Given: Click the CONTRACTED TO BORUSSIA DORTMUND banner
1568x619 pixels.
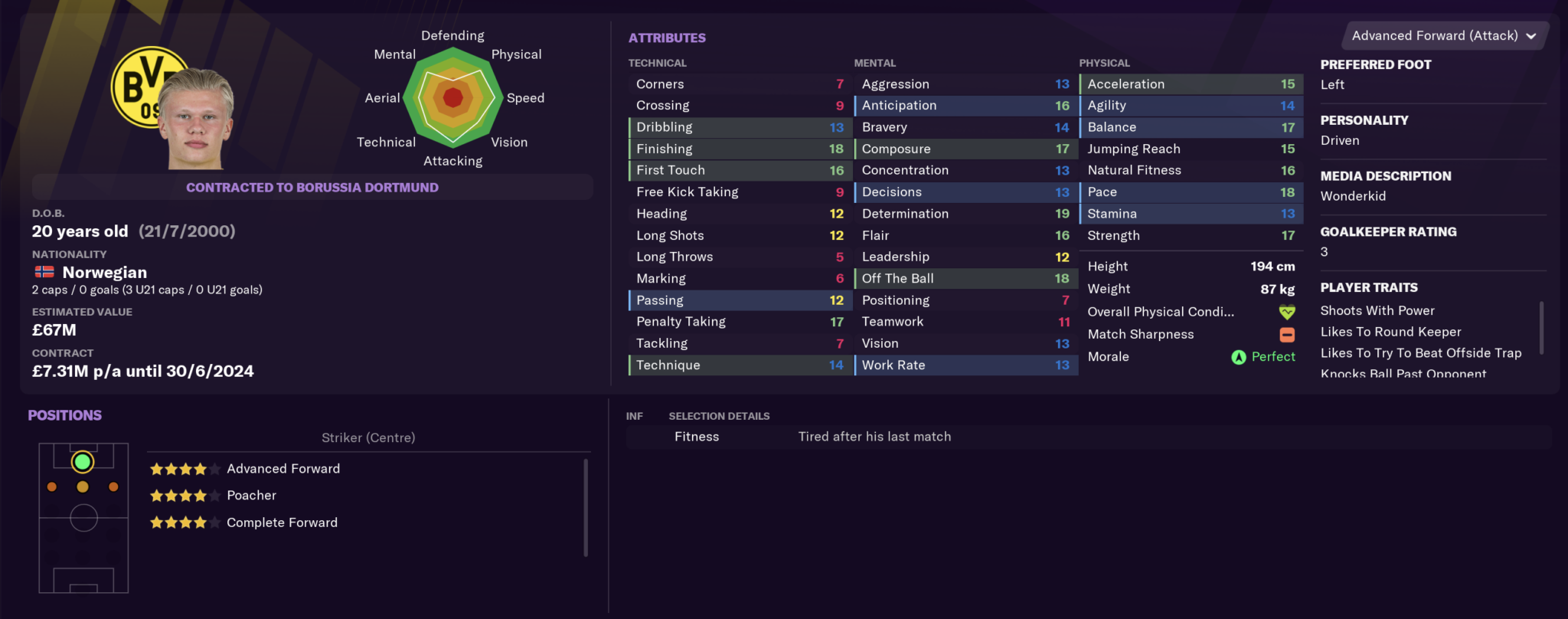Looking at the screenshot, I should (x=312, y=187).
